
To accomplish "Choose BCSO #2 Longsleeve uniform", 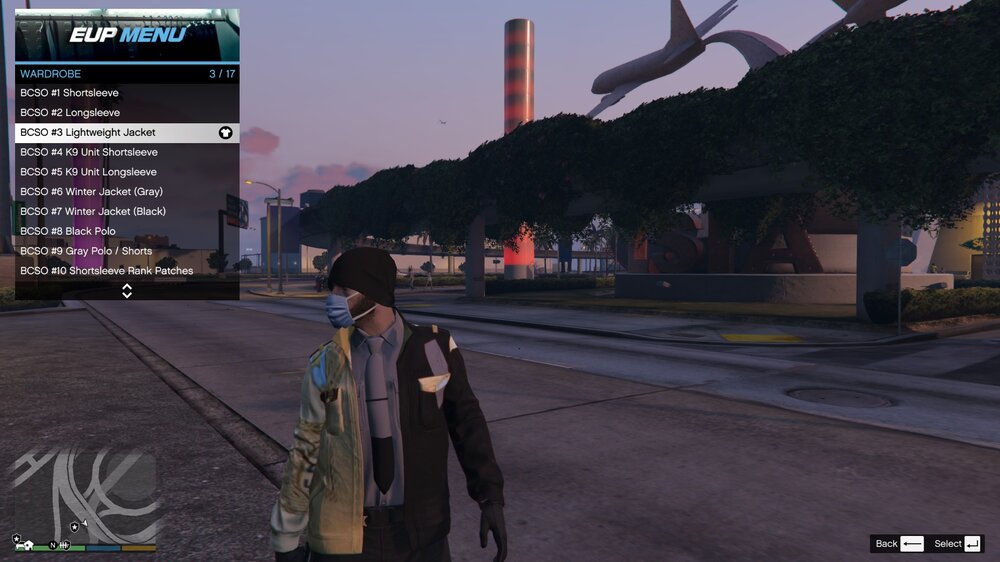I will [127, 113].
